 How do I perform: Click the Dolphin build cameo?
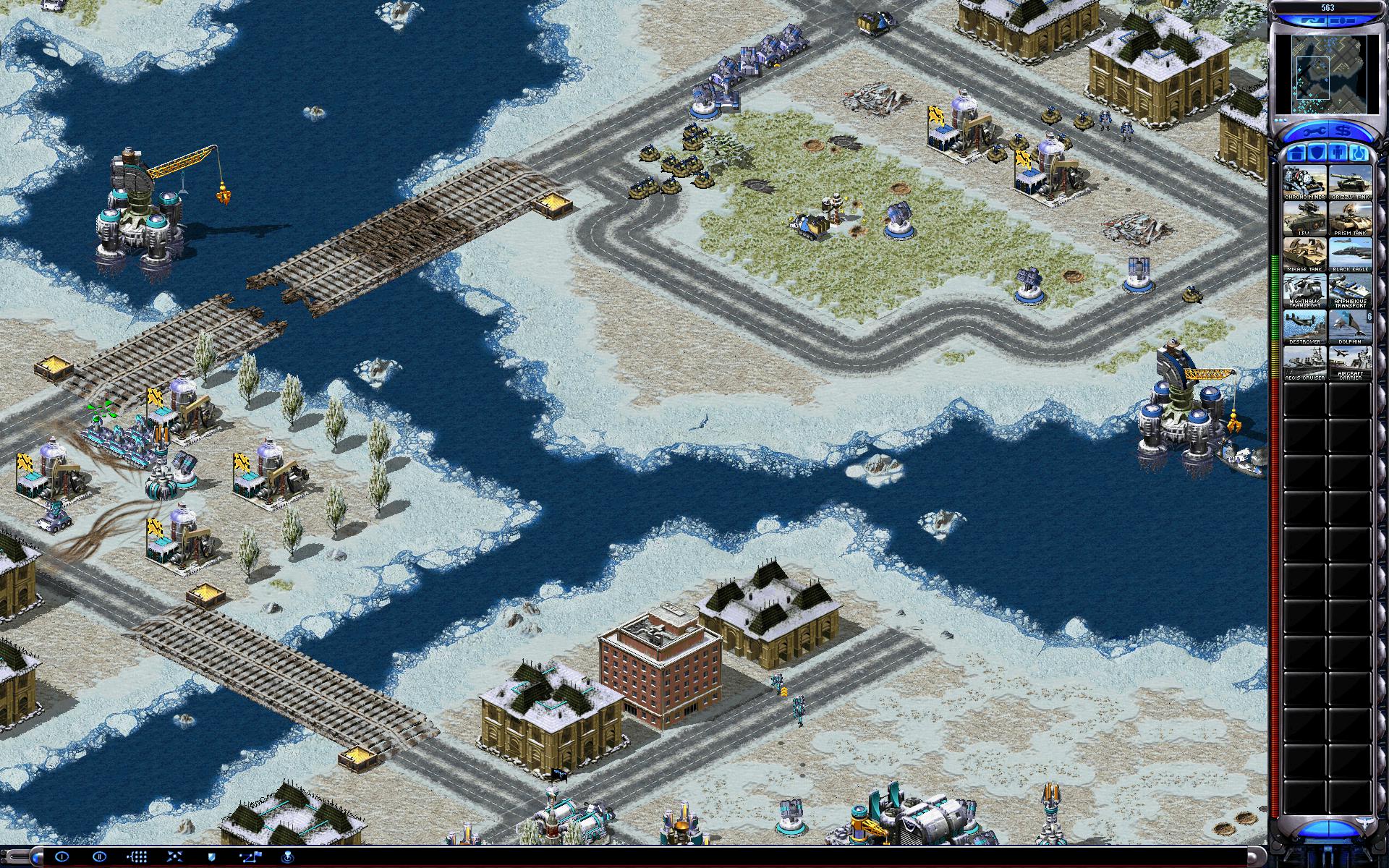pyautogui.click(x=1350, y=327)
